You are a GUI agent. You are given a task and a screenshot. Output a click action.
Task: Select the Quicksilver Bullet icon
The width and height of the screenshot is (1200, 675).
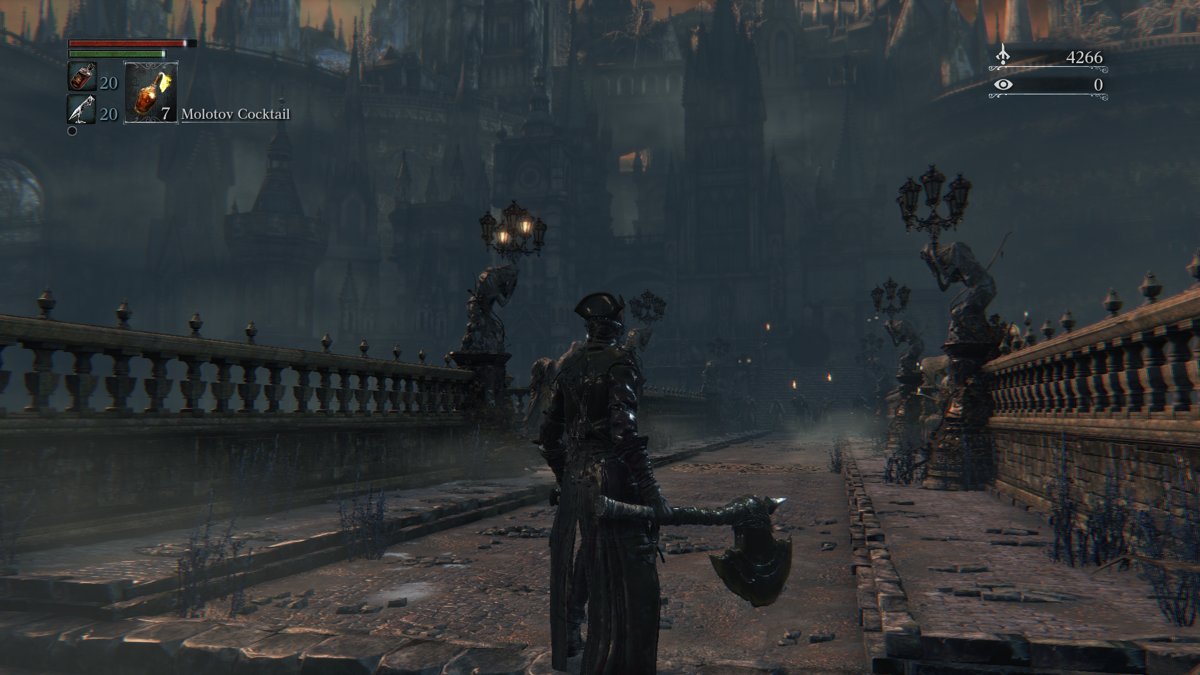[81, 109]
